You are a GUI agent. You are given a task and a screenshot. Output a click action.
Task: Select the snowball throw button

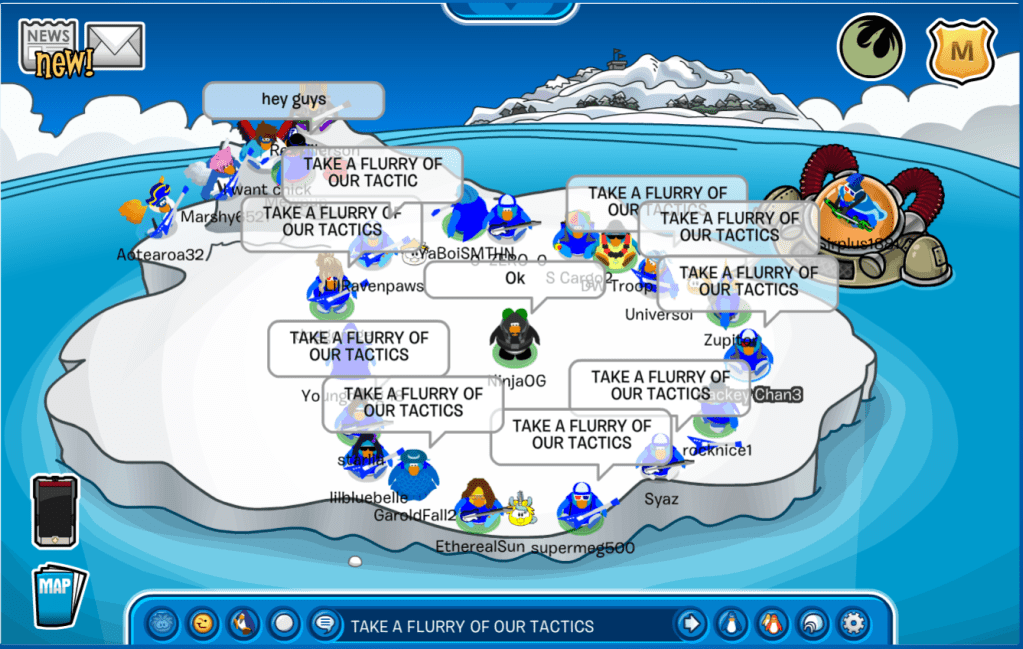(x=285, y=625)
